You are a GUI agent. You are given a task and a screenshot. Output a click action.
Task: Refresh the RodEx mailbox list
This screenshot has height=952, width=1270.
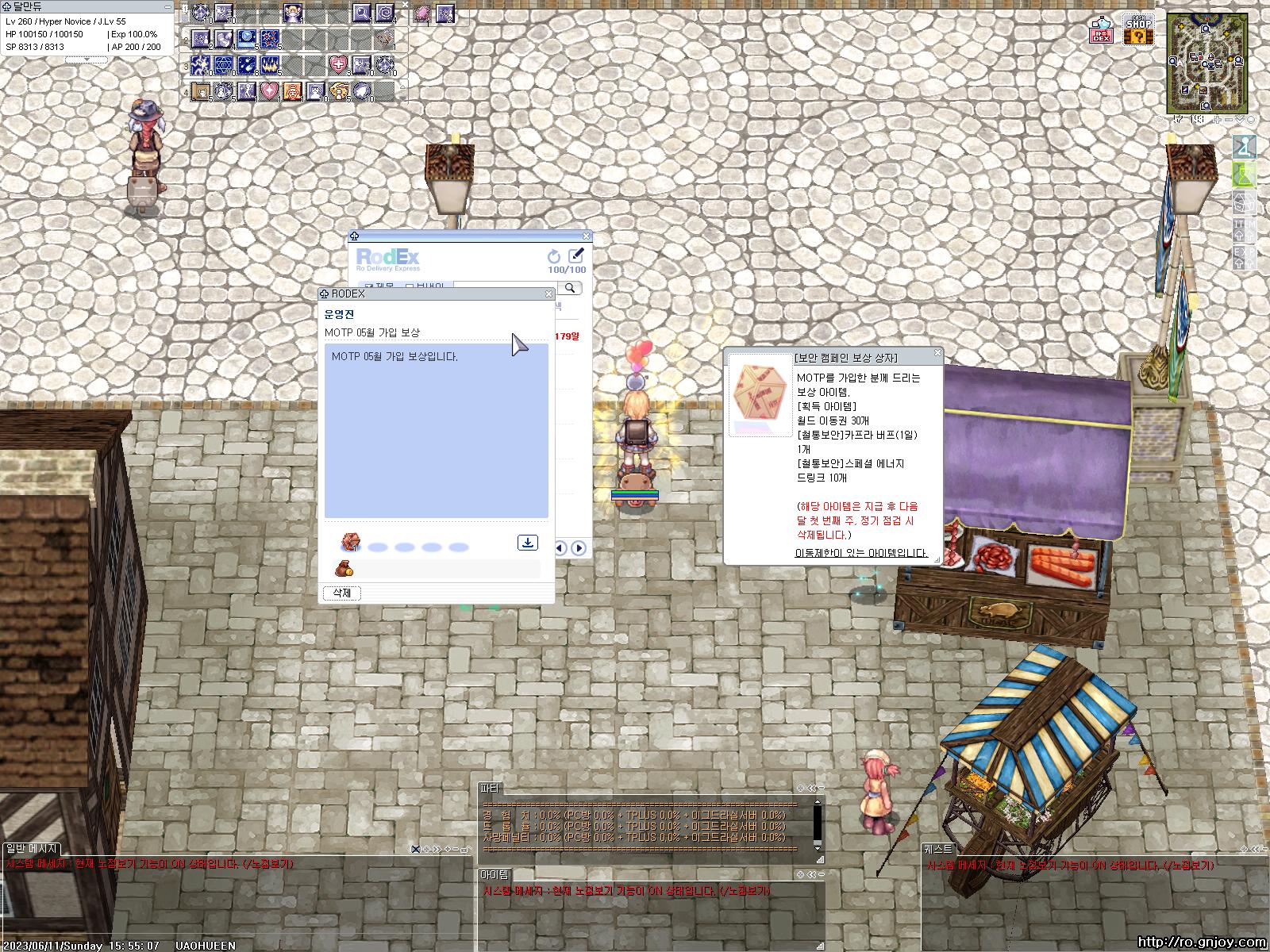coord(554,255)
